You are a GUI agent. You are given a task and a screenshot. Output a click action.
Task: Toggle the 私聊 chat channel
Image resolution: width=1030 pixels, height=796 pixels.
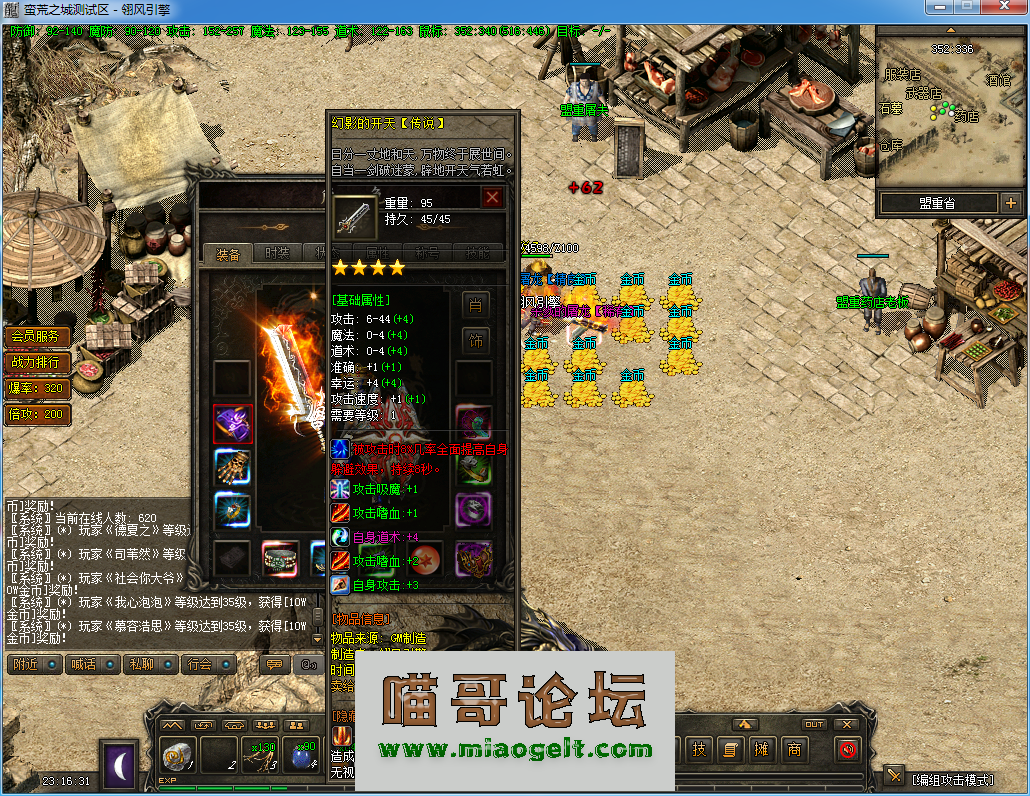(150, 664)
